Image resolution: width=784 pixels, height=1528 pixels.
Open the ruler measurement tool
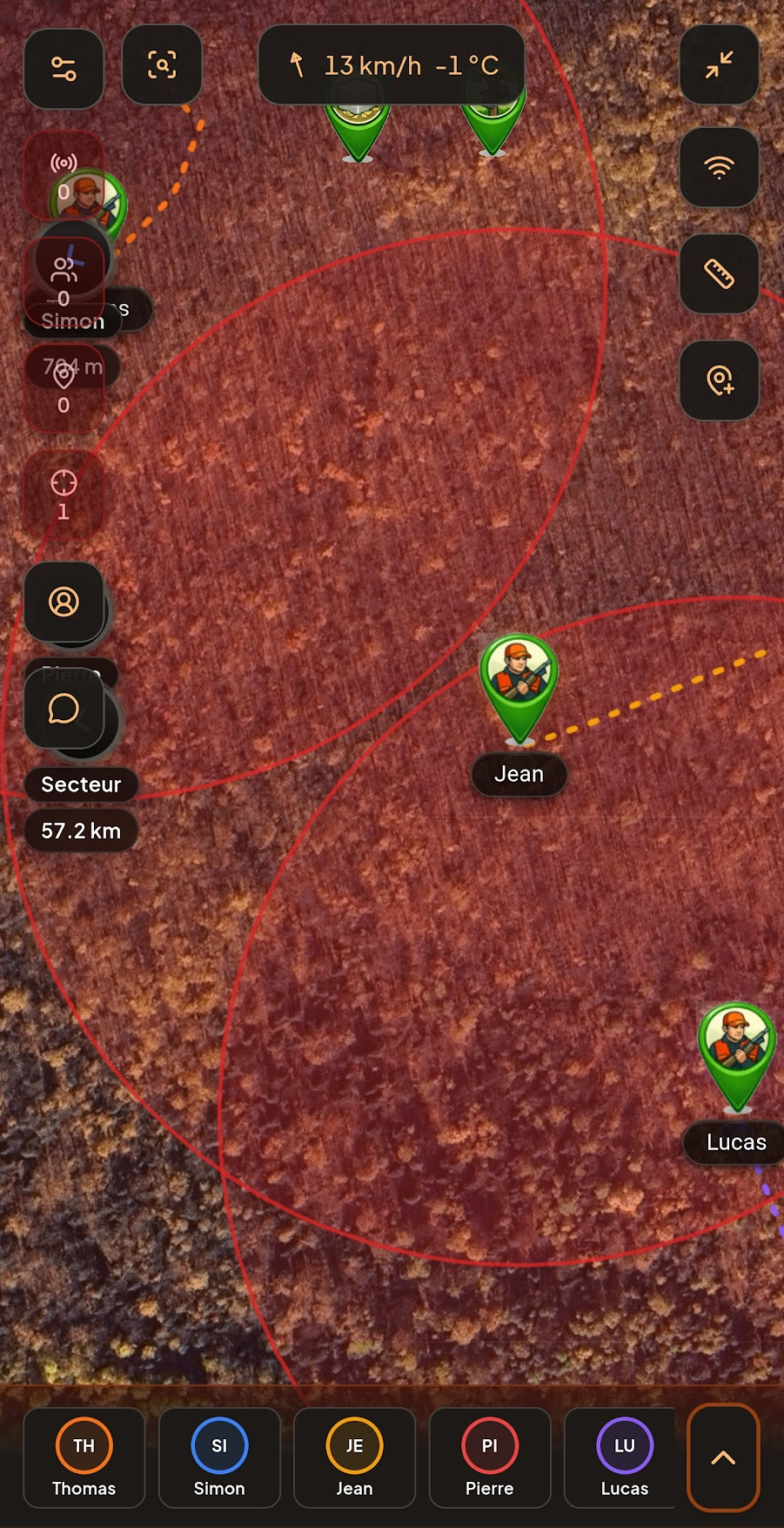pyautogui.click(x=719, y=273)
